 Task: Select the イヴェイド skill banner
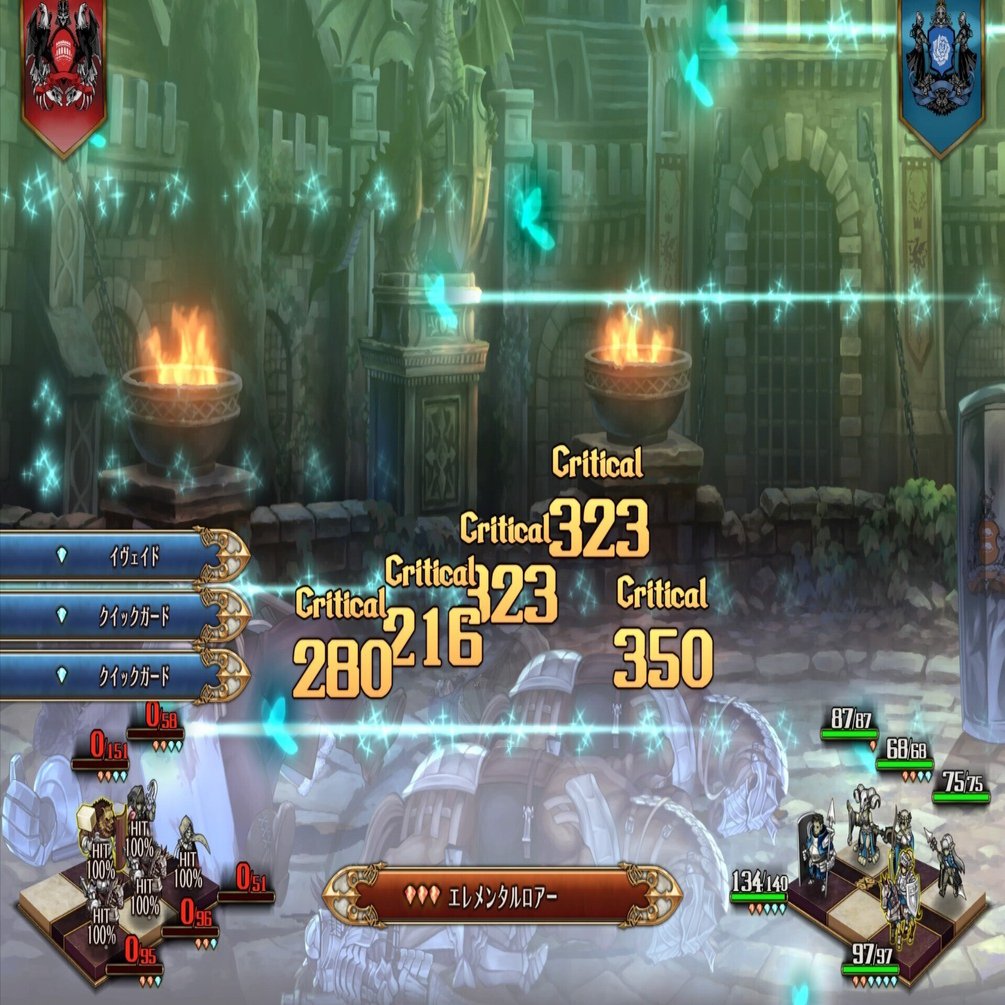pos(120,556)
